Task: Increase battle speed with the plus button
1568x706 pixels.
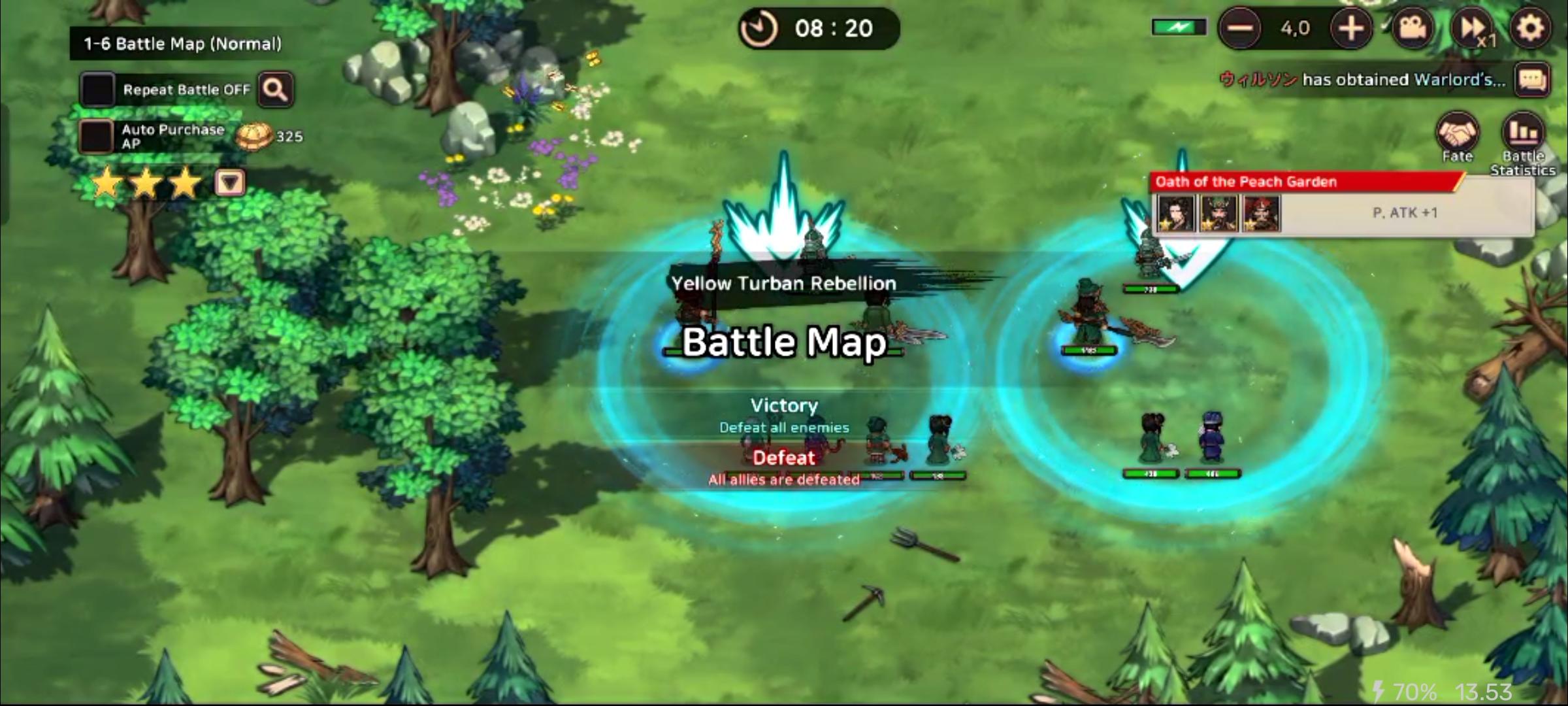Action: [1350, 28]
